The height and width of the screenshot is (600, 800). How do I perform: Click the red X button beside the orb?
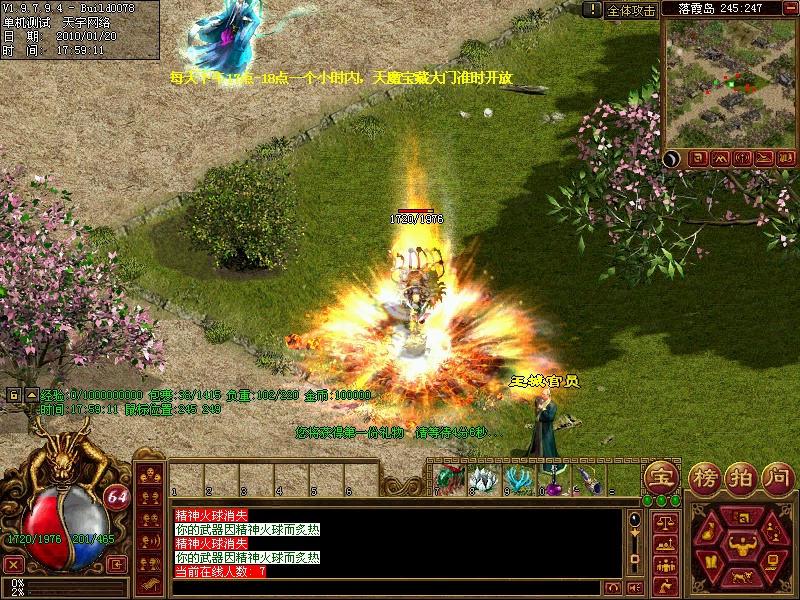[x=14, y=565]
